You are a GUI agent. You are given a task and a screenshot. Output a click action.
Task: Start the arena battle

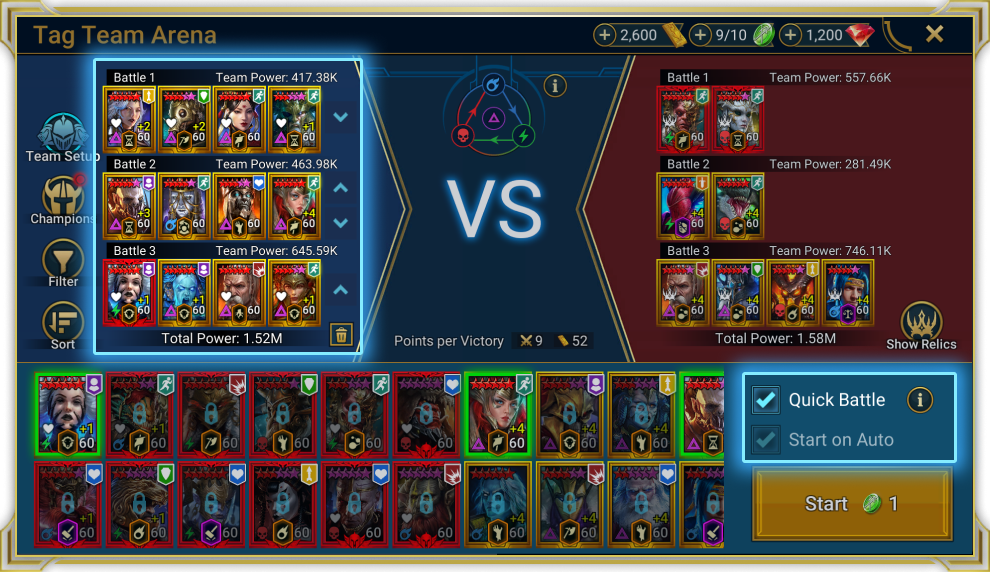tap(852, 504)
